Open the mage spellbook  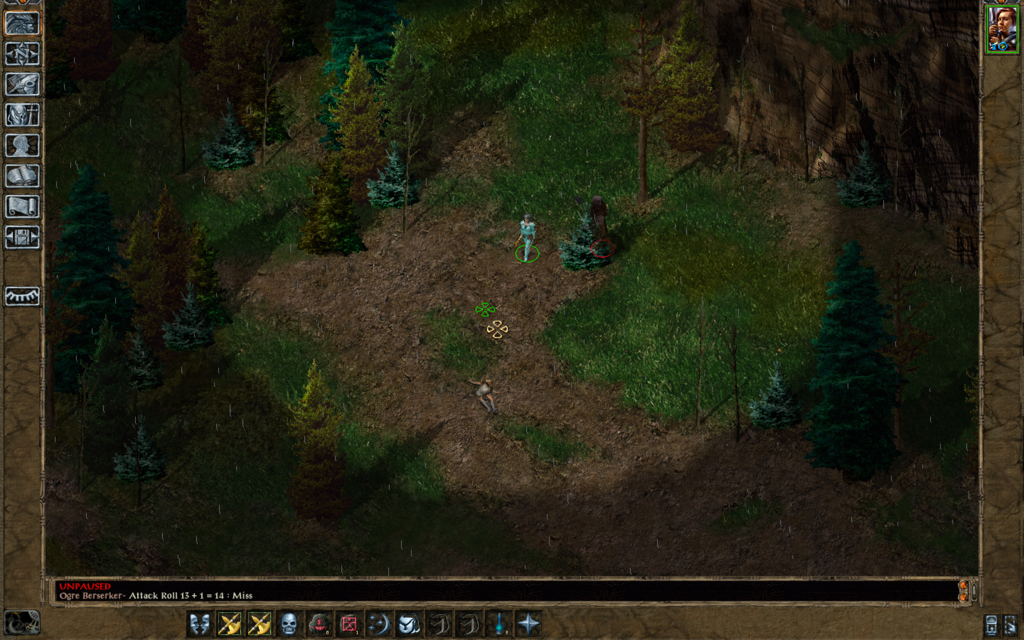tap(22, 176)
